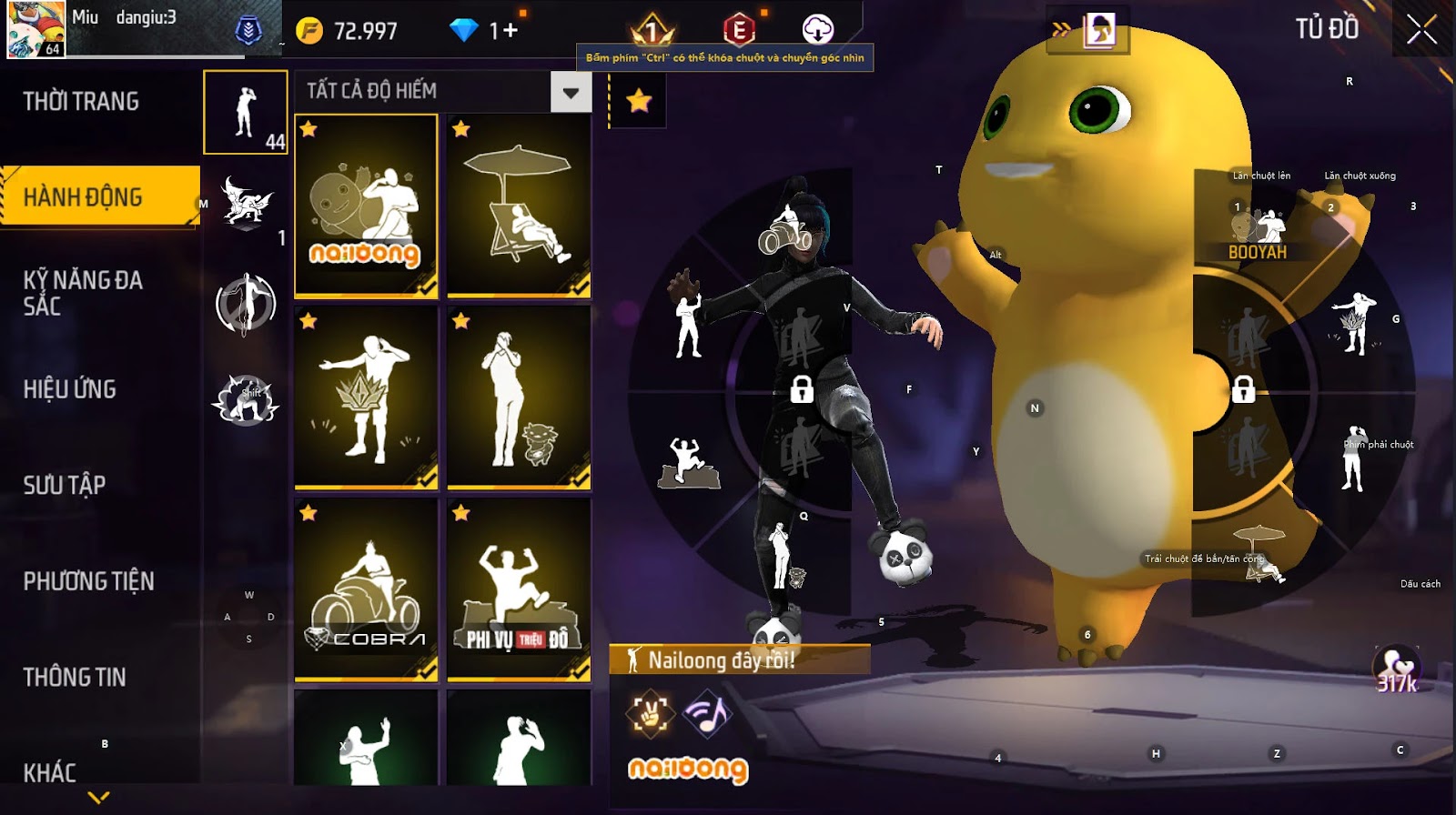Viewport: 1456px width, 815px height.
Task: Close the Tủ Đồ wardrobe screen
Action: (1421, 30)
